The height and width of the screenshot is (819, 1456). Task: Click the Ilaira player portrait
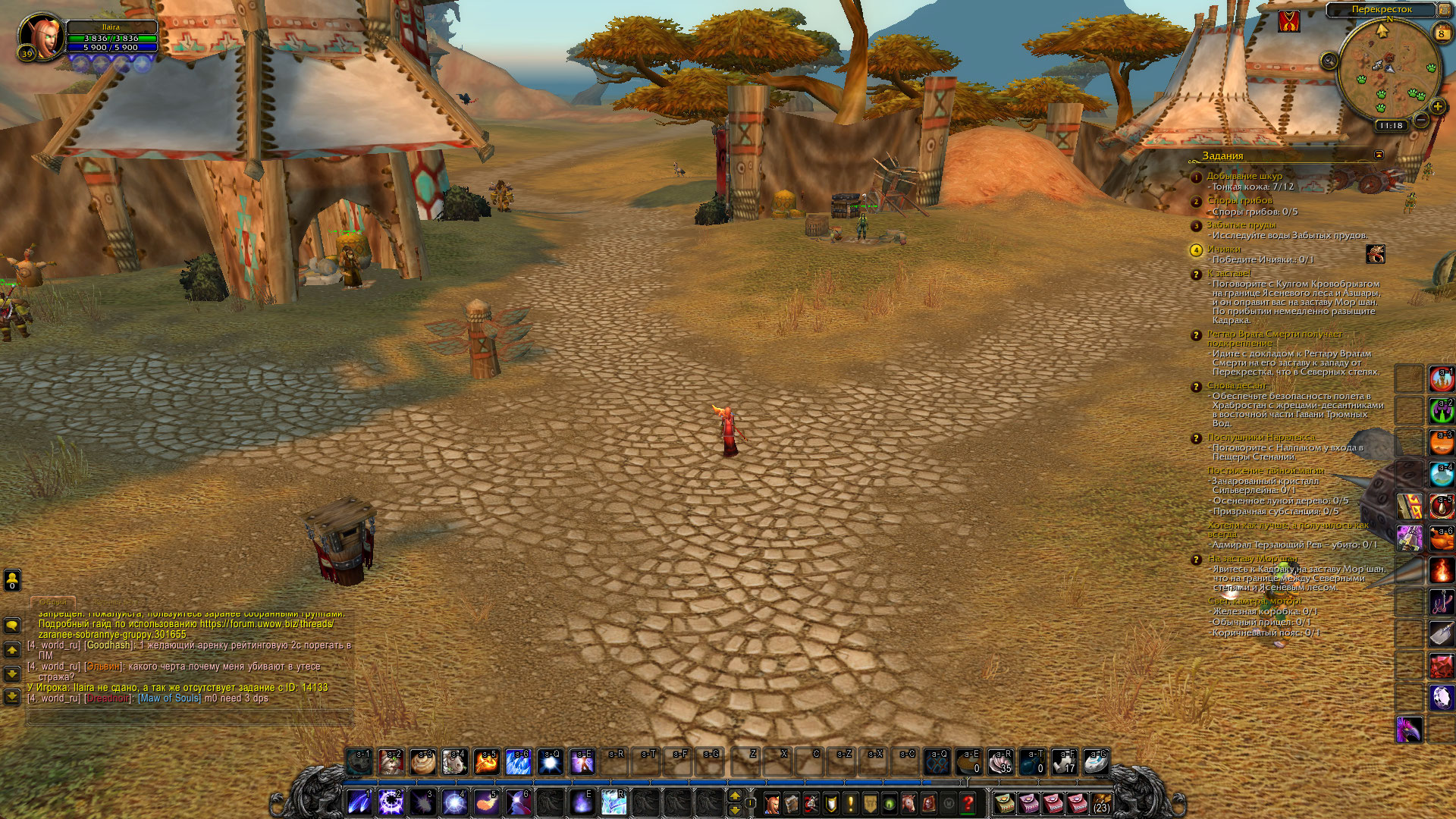(x=41, y=34)
